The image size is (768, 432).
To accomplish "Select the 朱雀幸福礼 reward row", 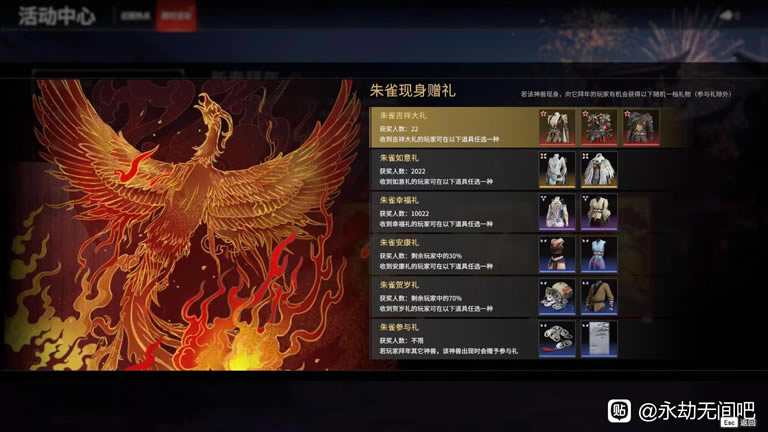I will (x=452, y=212).
